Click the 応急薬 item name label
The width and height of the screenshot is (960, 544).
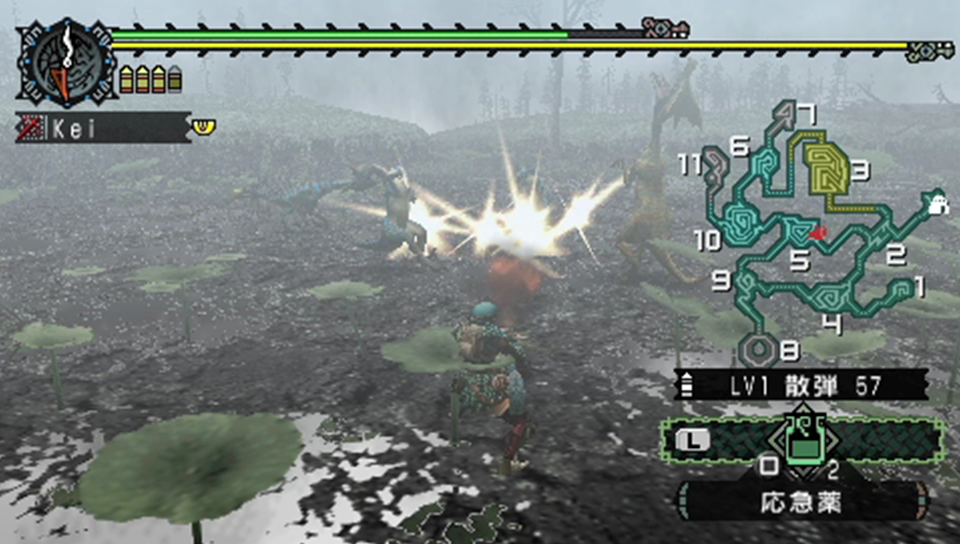point(800,502)
